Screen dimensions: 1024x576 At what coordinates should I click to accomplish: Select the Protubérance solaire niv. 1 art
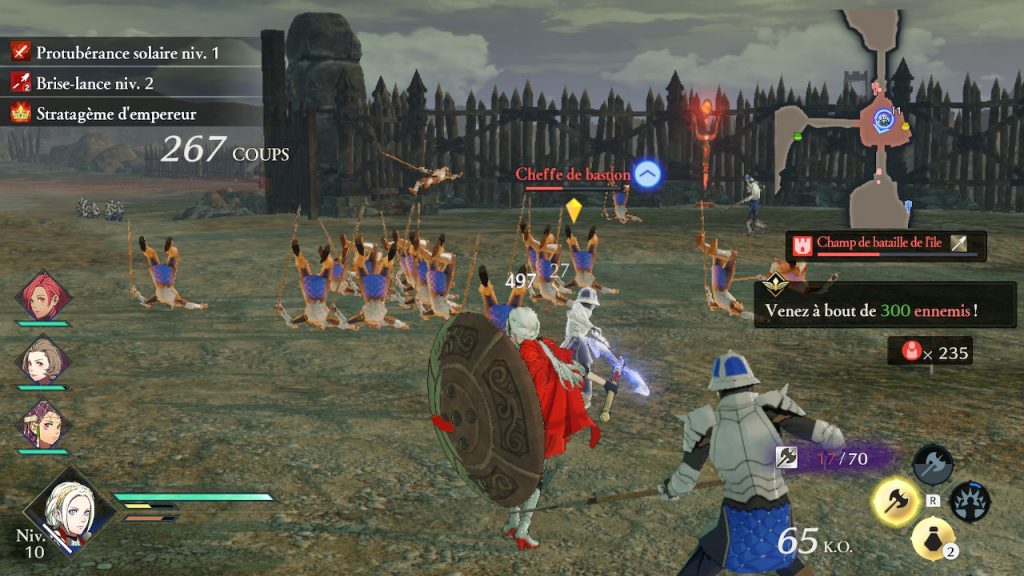point(127,52)
